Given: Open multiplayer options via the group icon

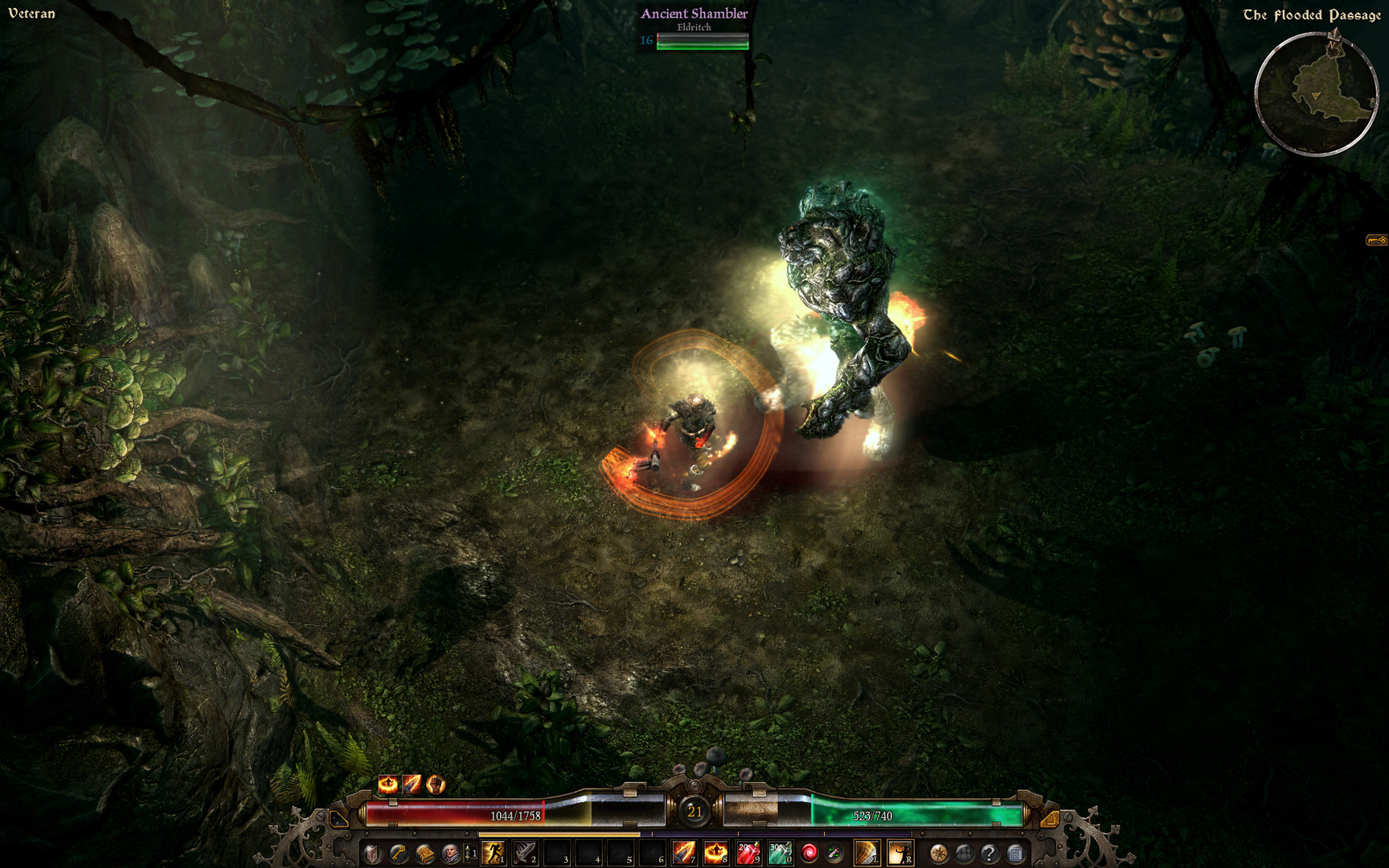Looking at the screenshot, I should 964,853.
